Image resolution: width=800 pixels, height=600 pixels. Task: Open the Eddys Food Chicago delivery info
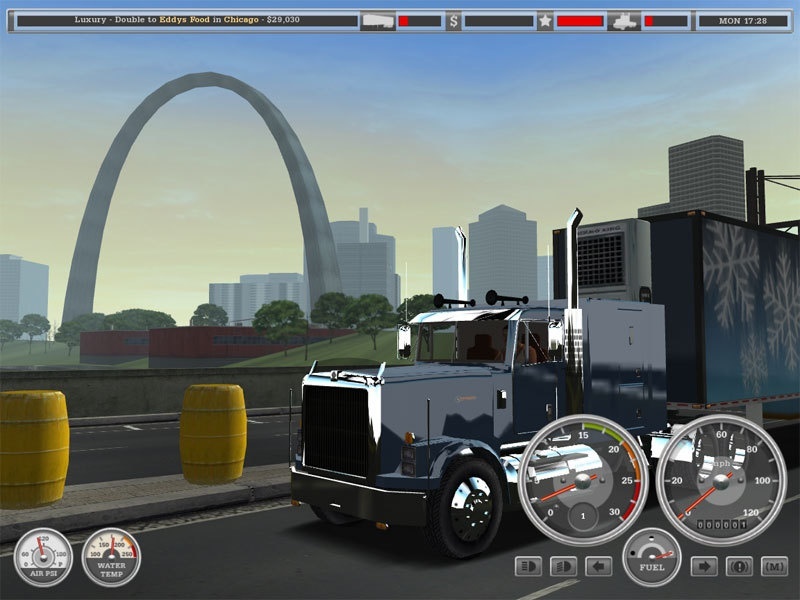click(x=180, y=20)
